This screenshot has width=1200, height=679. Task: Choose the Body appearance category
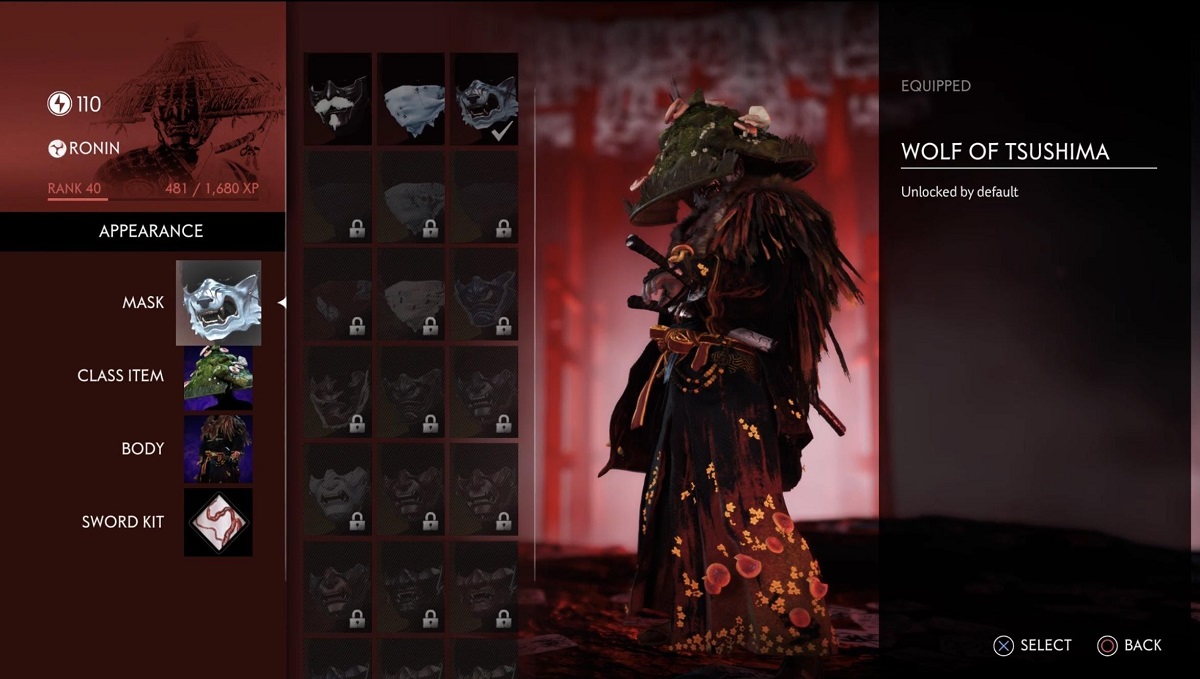click(x=218, y=449)
